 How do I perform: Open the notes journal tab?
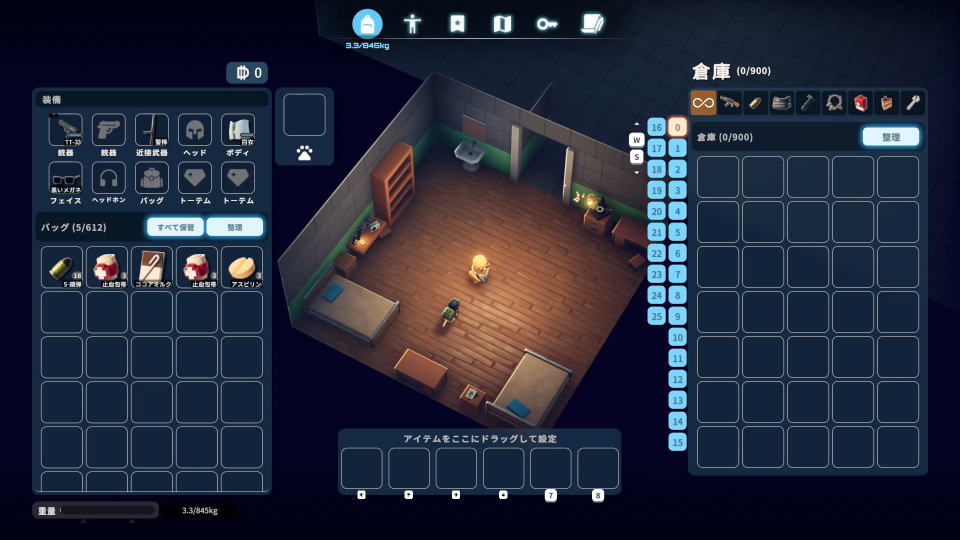point(592,23)
